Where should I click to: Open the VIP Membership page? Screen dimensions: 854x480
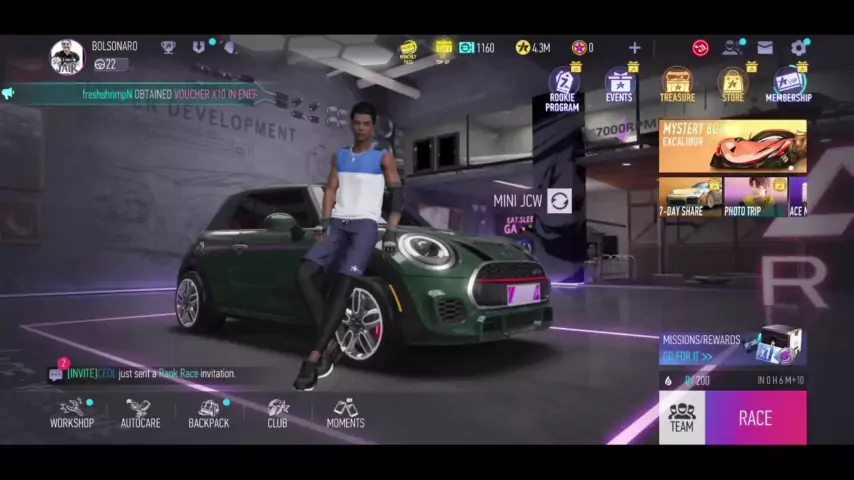788,86
